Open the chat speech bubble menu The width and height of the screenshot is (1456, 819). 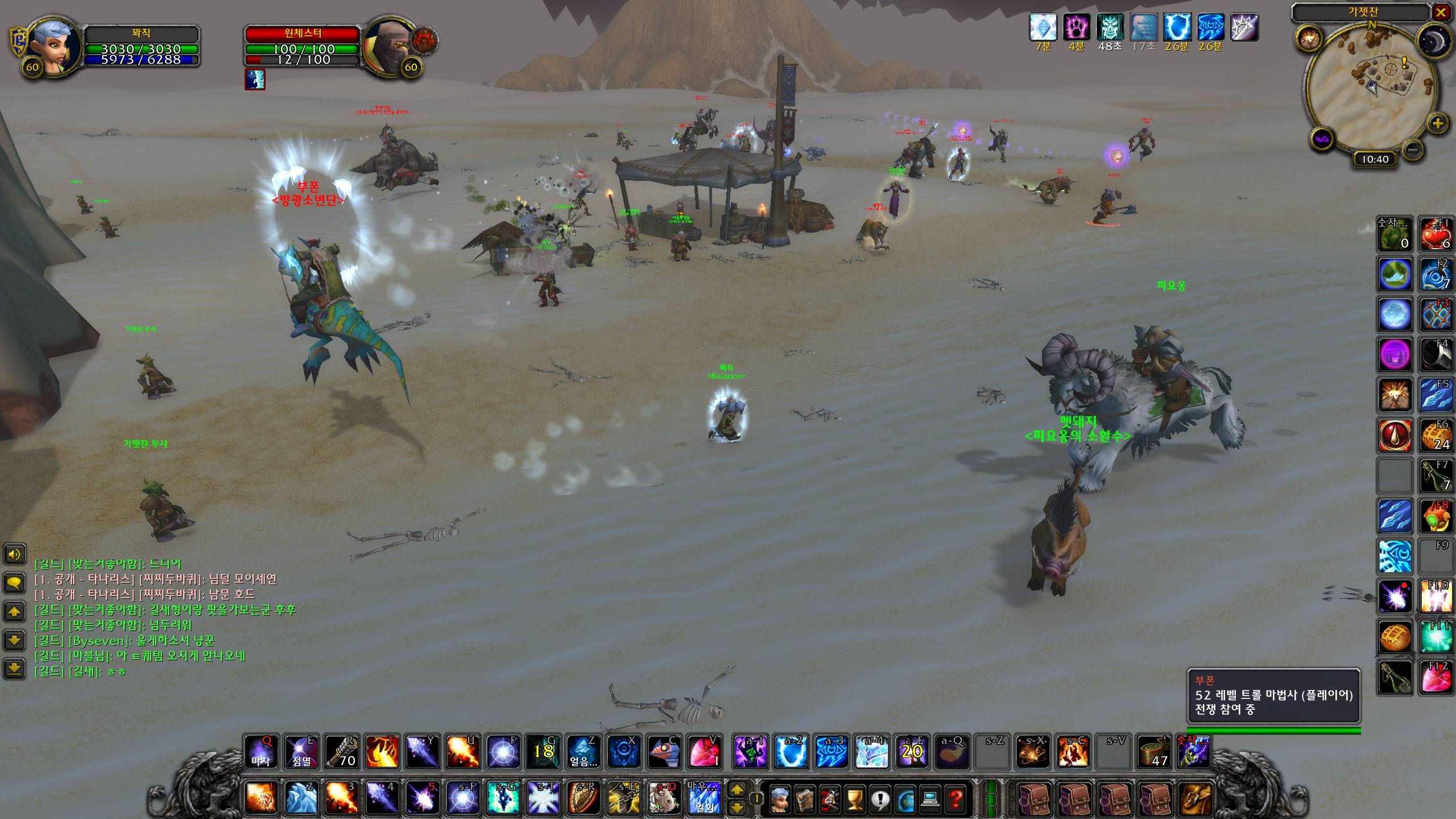coord(14,582)
